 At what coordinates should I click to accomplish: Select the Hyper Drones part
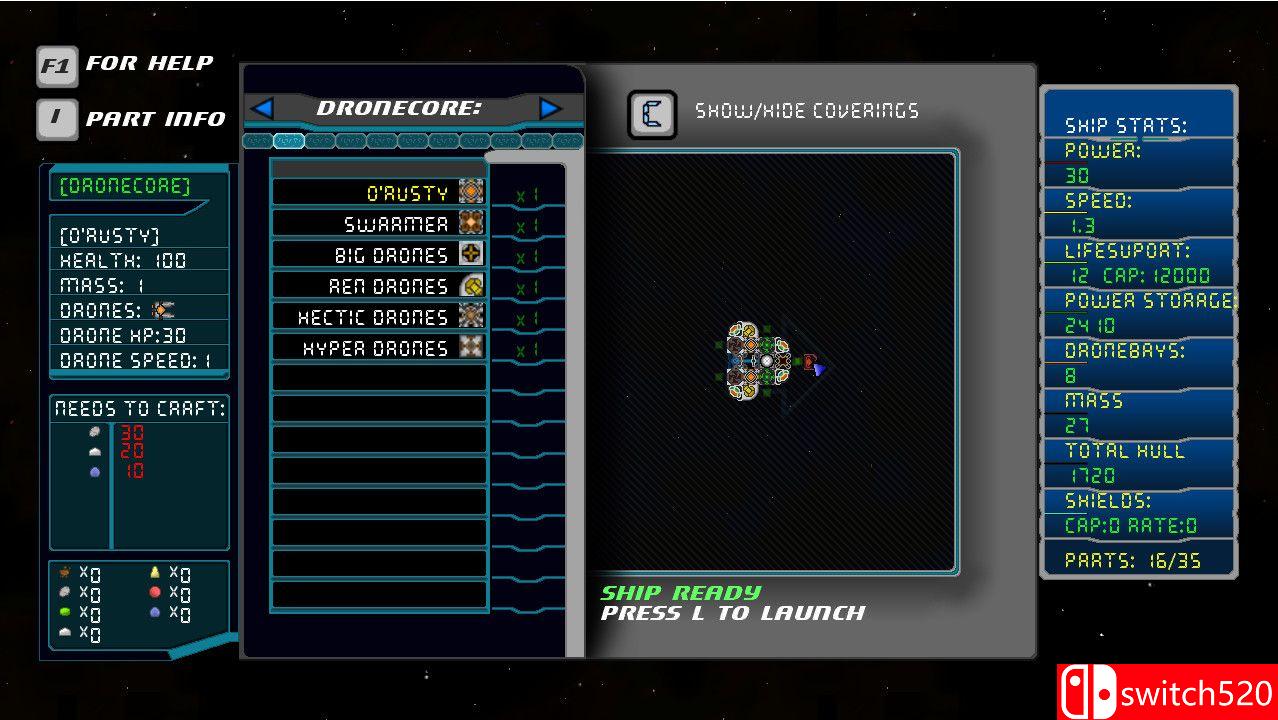pyautogui.click(x=380, y=348)
